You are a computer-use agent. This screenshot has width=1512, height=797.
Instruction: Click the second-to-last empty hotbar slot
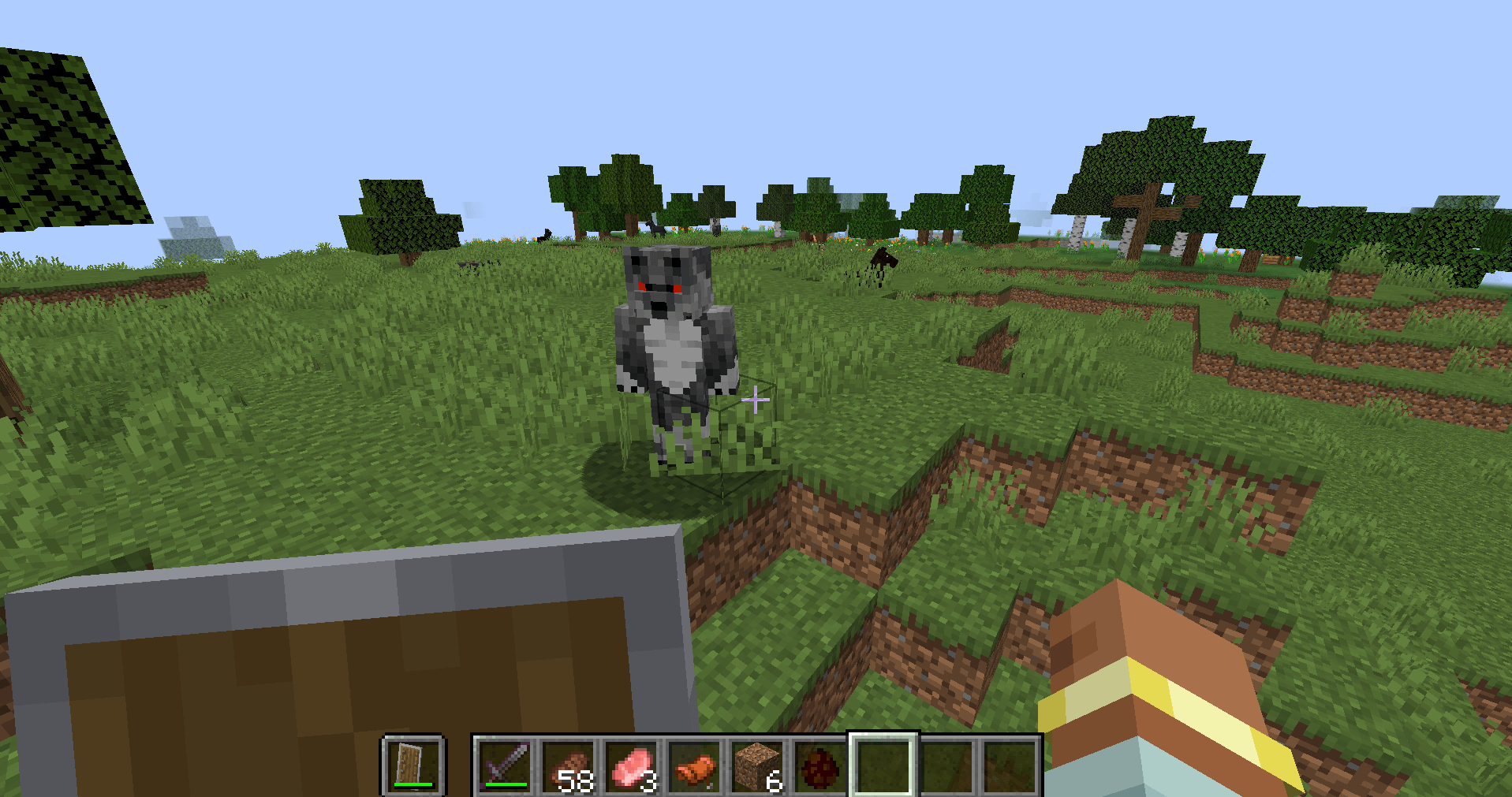point(946,761)
